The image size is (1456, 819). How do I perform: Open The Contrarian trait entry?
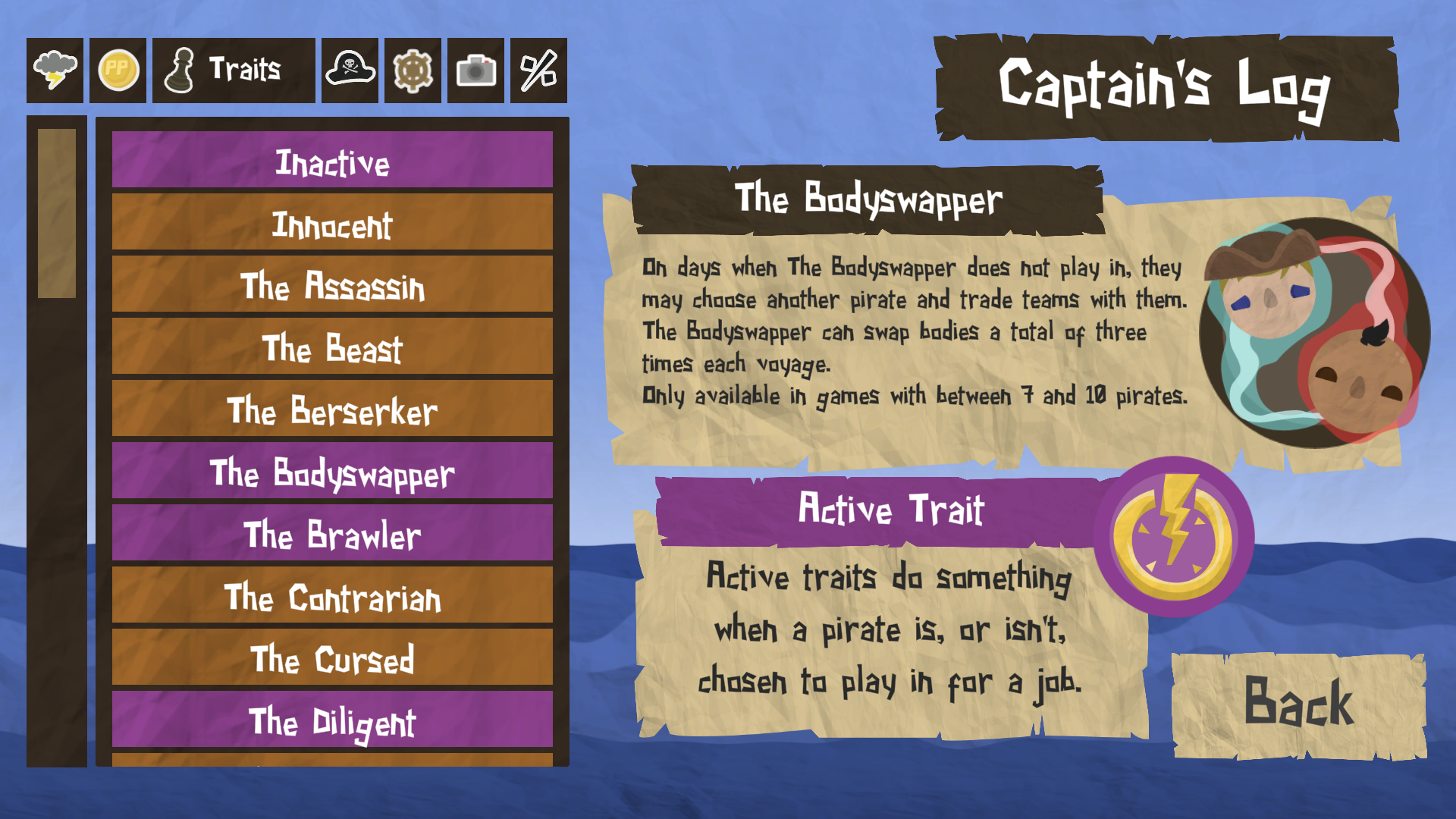(331, 598)
